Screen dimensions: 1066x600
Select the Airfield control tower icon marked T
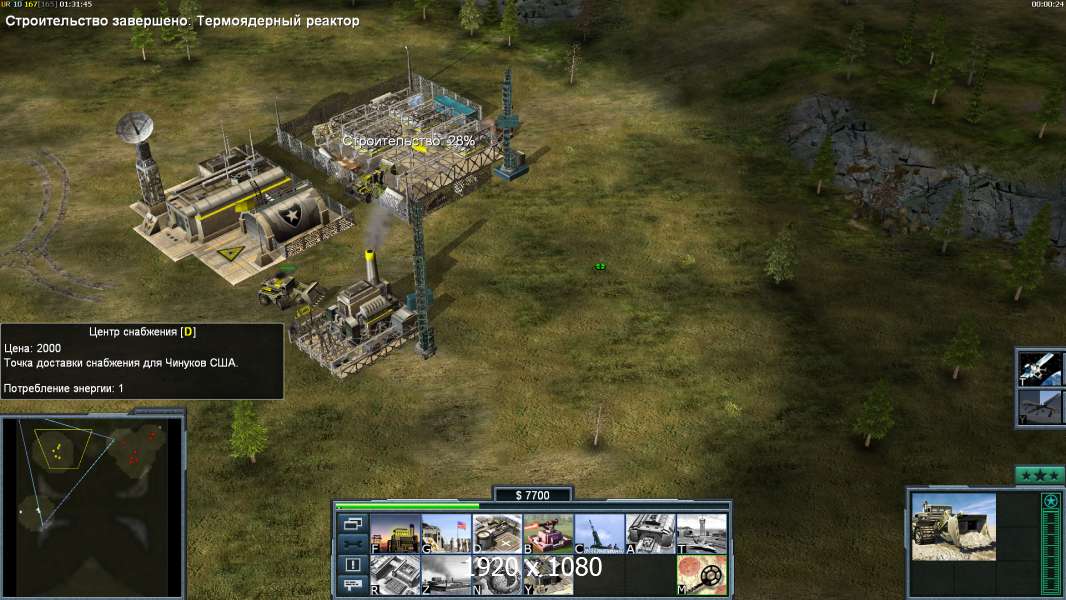701,534
